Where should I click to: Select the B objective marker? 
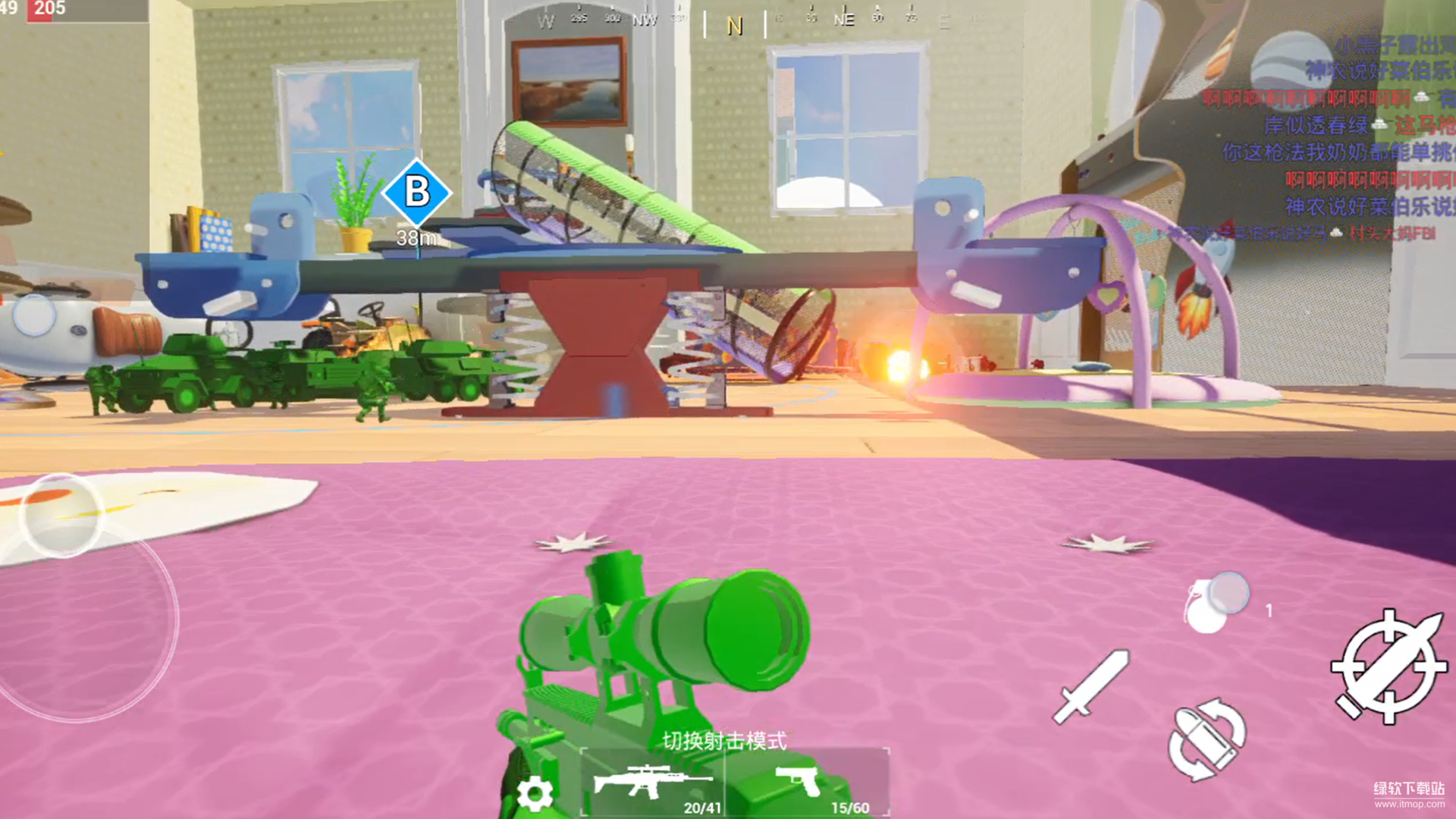pyautogui.click(x=416, y=193)
